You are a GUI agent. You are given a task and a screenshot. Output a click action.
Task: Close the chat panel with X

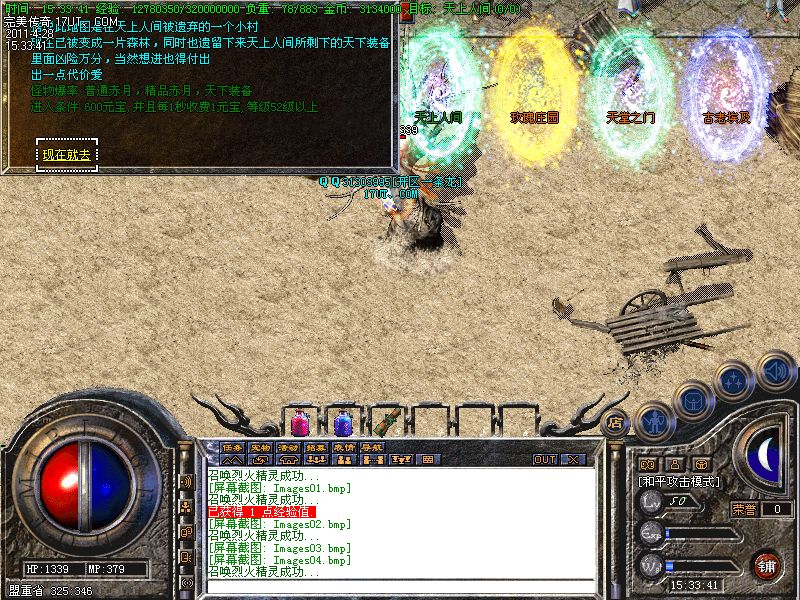pos(573,459)
